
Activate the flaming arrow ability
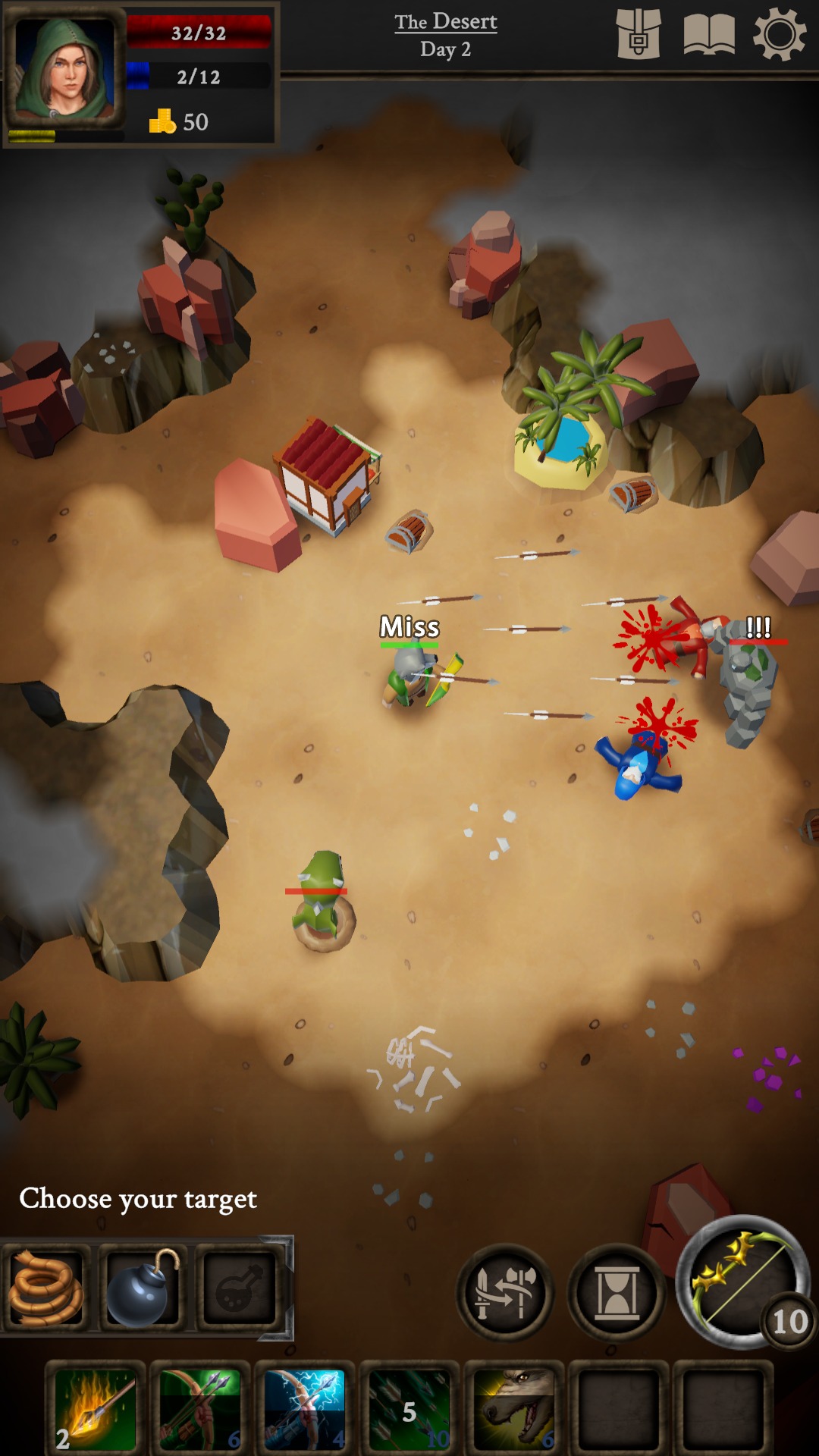pos(96,1410)
